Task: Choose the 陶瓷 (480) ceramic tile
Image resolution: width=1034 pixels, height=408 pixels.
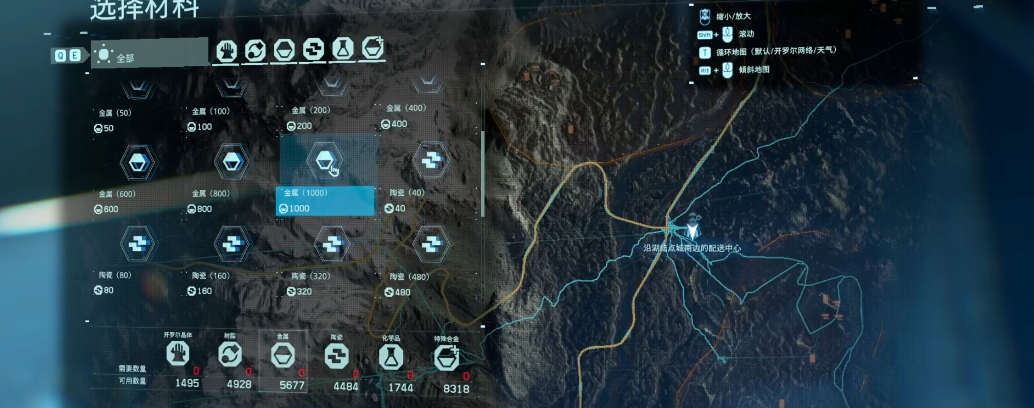Action: tap(431, 241)
